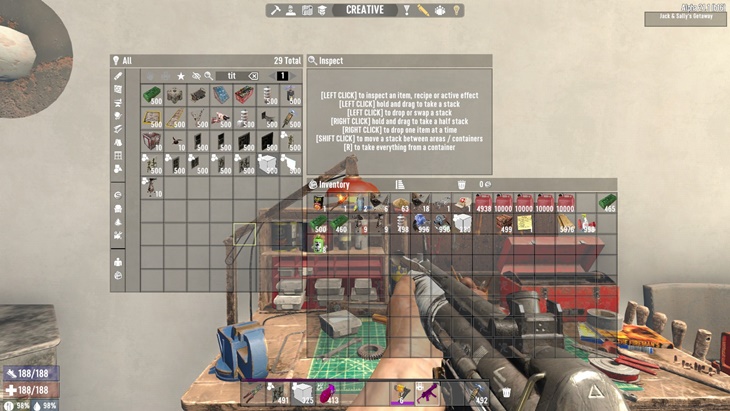Open the crafting hammer tab in top bar
Viewport: 730px width, 411px height.
[x=275, y=10]
